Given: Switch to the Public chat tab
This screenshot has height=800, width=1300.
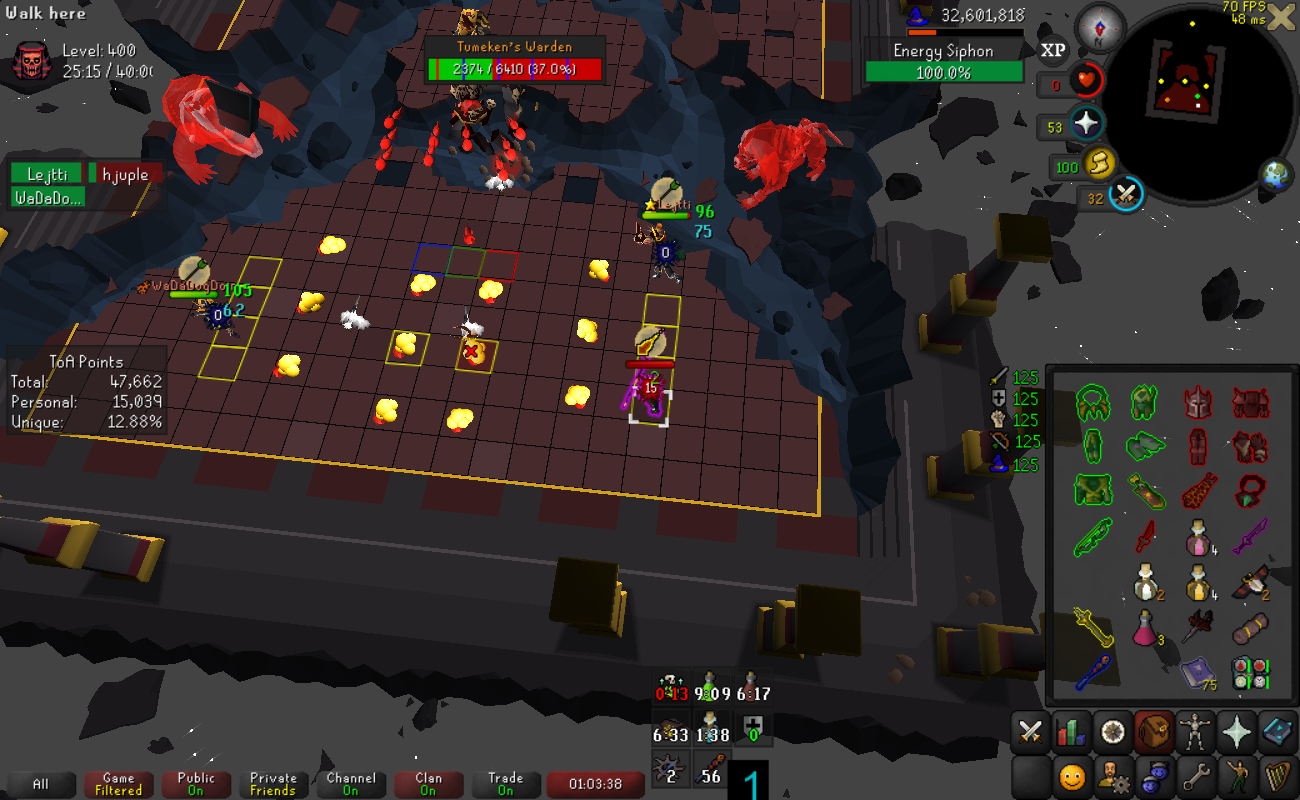Looking at the screenshot, I should (196, 784).
